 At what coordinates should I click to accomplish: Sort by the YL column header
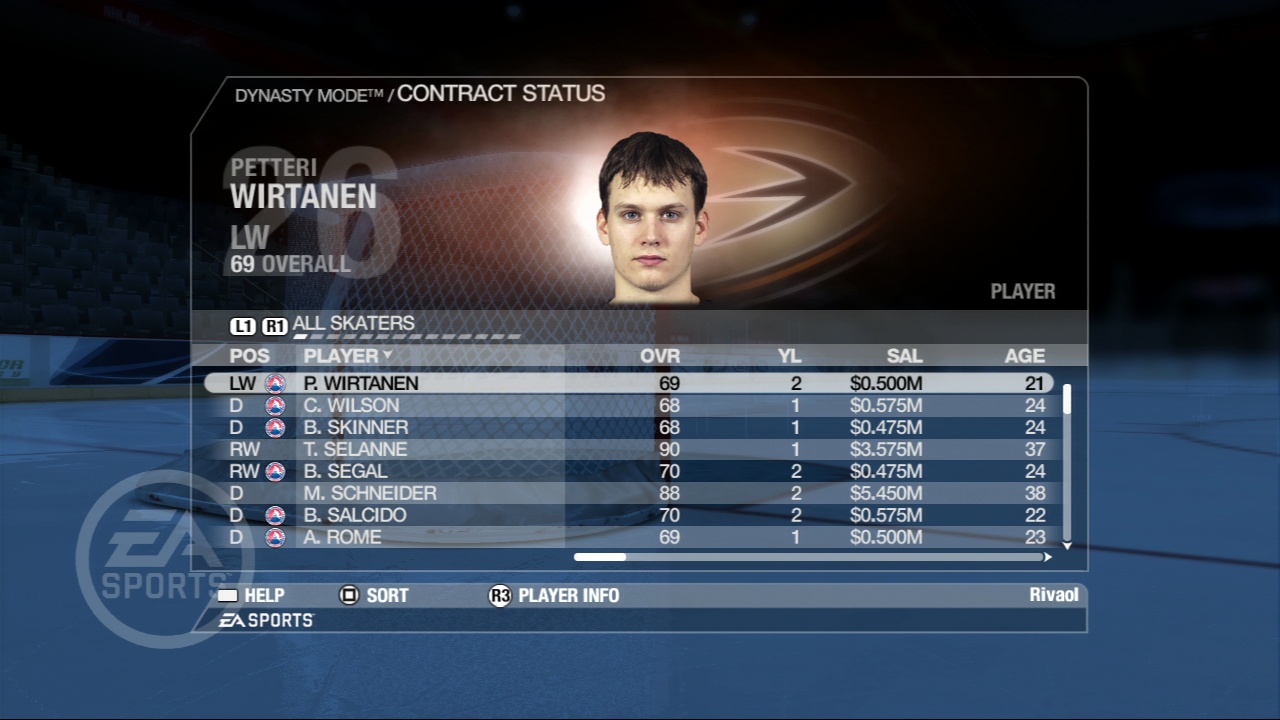[x=790, y=355]
